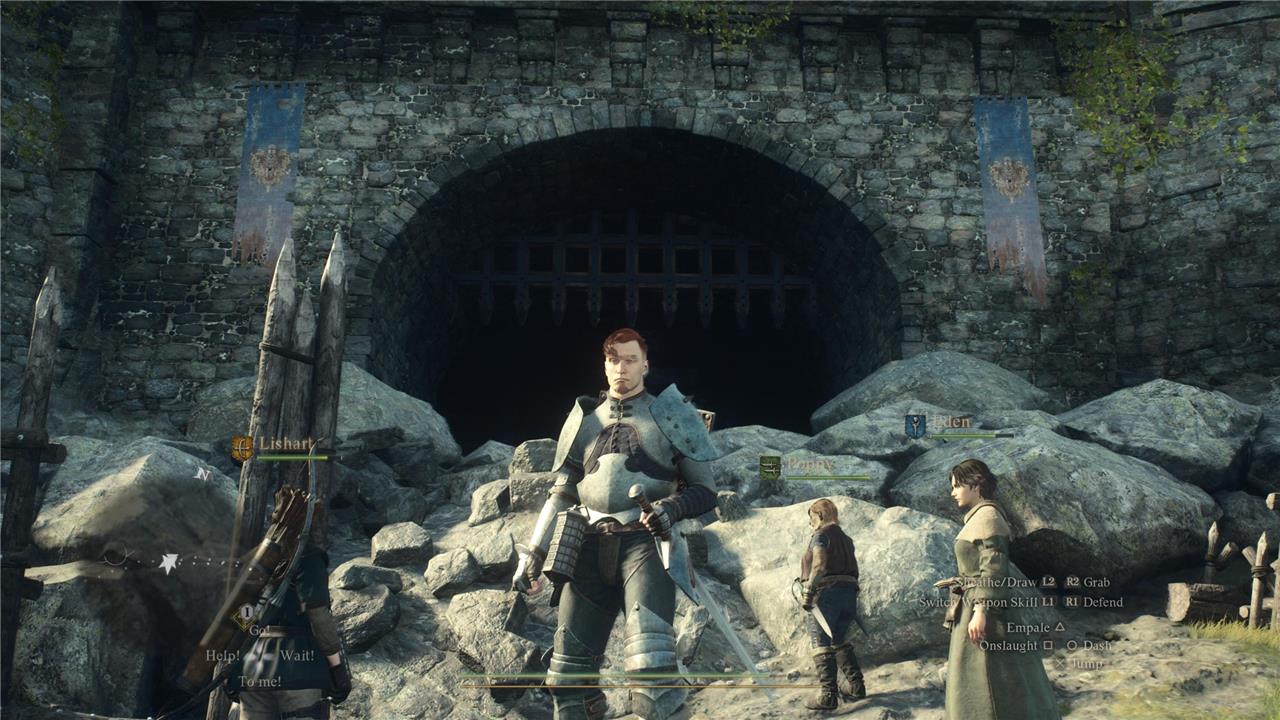Call pawns with "To me!"
Viewport: 1280px width, 720px height.
pos(260,681)
